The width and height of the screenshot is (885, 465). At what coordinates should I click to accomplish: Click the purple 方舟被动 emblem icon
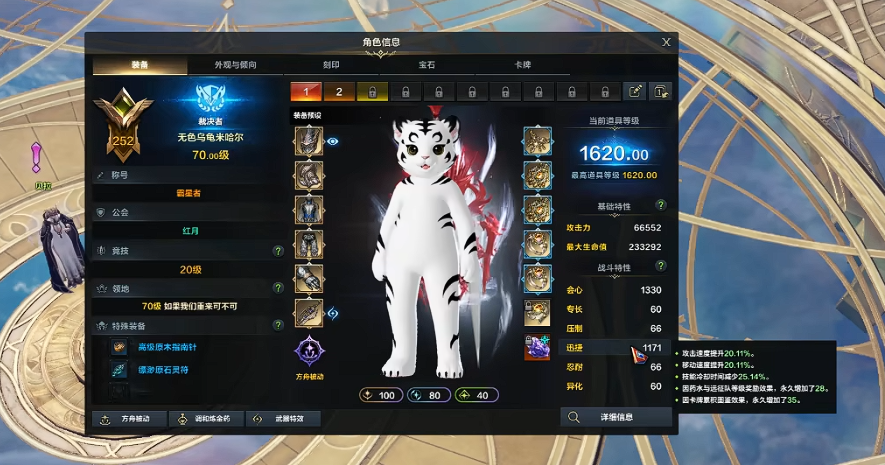pyautogui.click(x=308, y=352)
